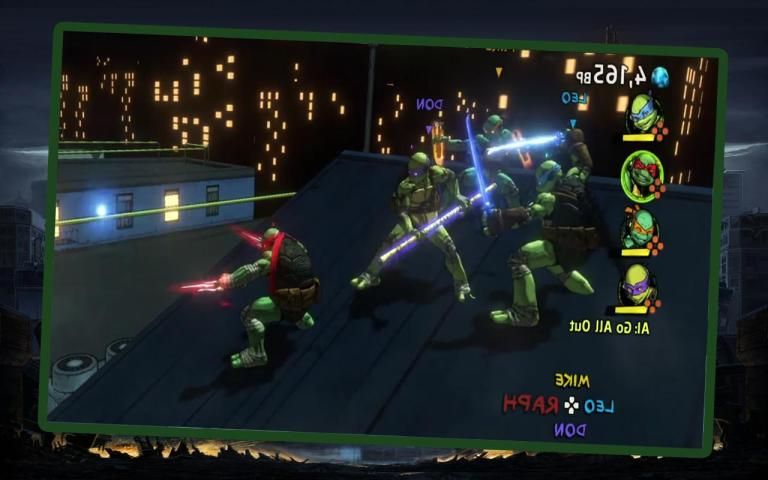Choose the blue LEO label beside the d-pad
The width and height of the screenshot is (768, 480).
[599, 405]
